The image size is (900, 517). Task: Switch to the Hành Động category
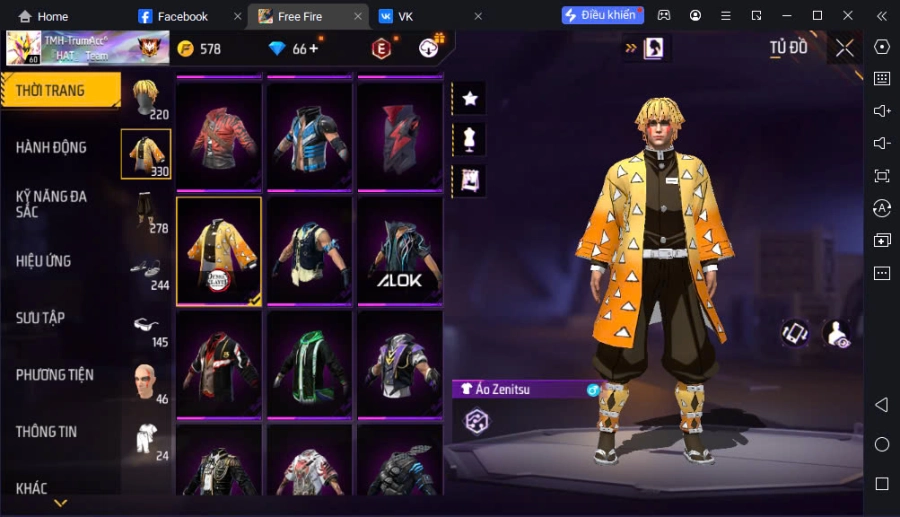[x=52, y=148]
